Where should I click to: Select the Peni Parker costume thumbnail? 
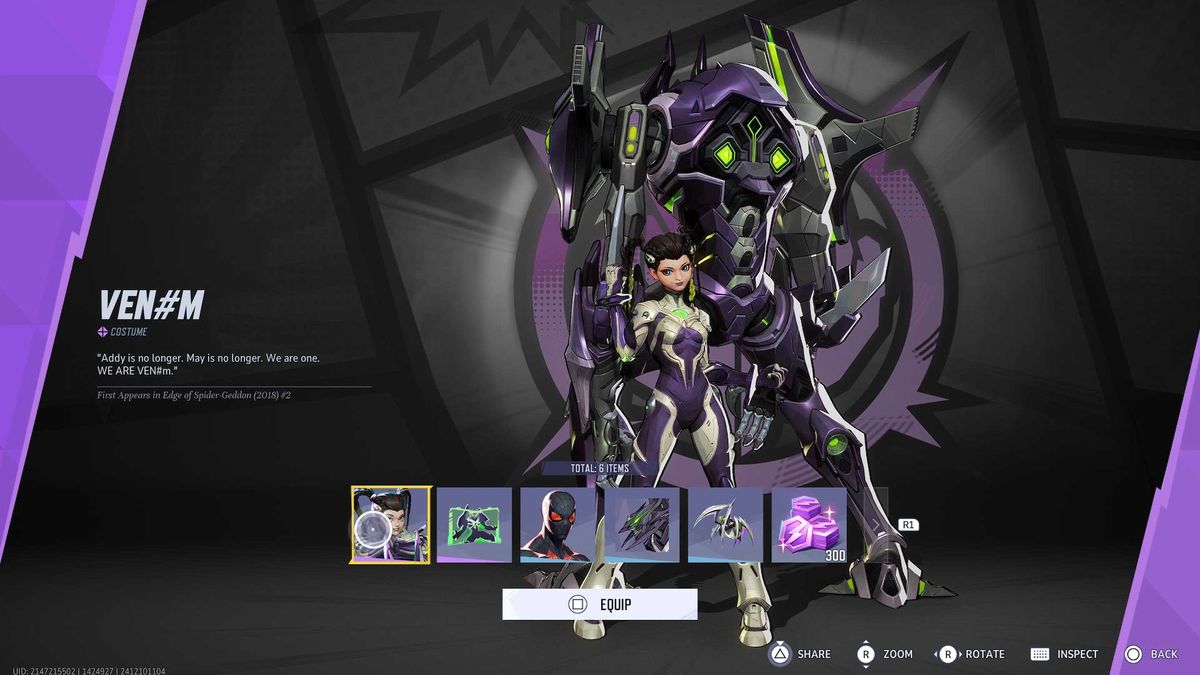[x=391, y=525]
